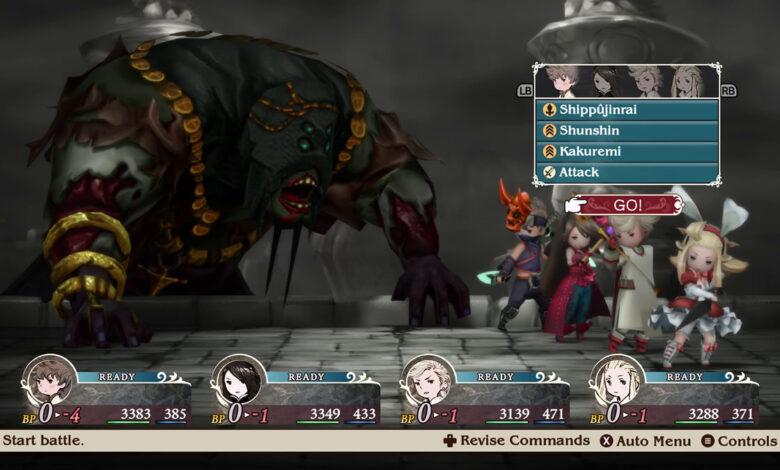Choose the Attack command

coord(627,172)
